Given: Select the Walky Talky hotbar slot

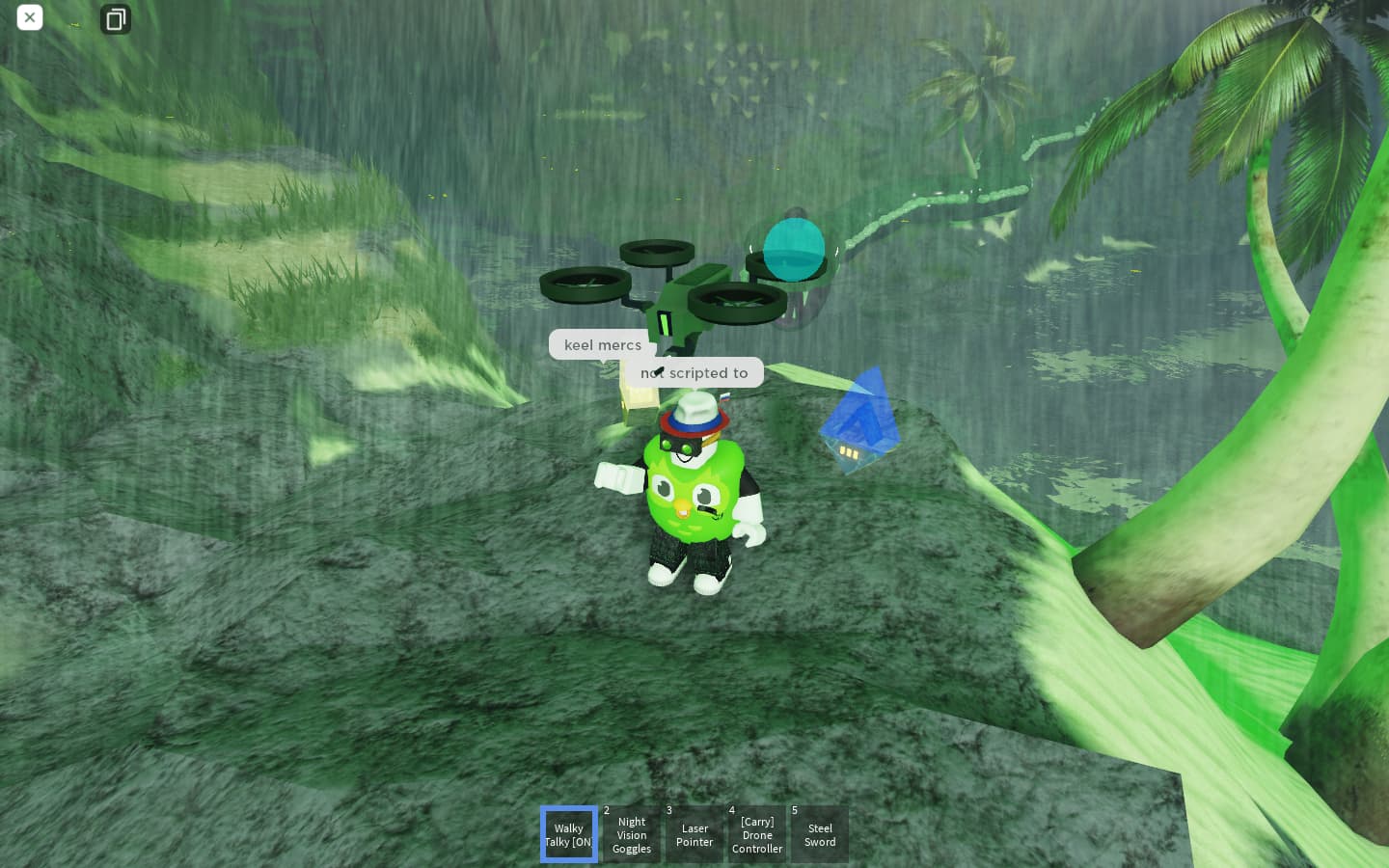Looking at the screenshot, I should (x=569, y=834).
